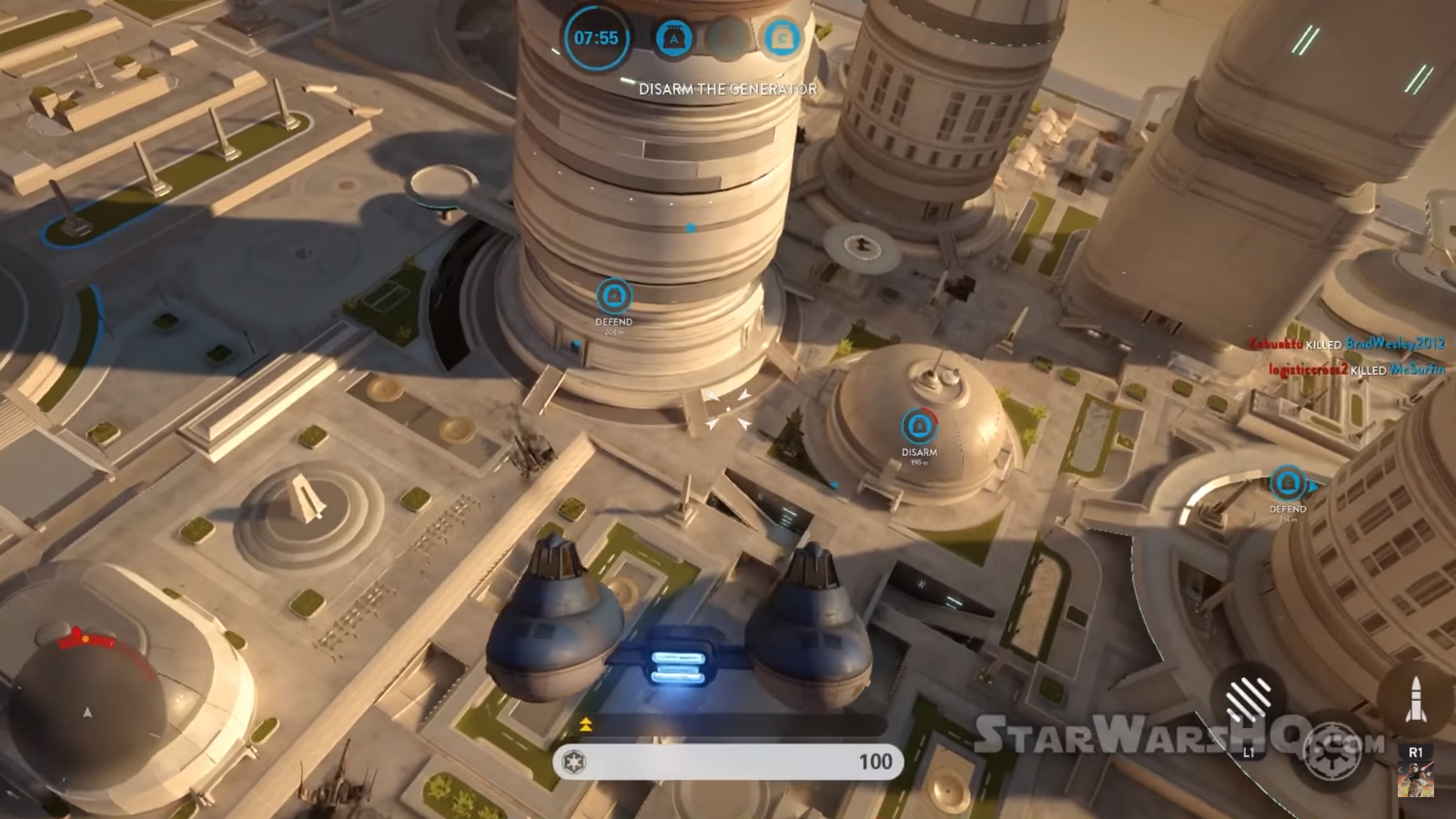
Task: Click the DISARM THE GENERATOR objective text
Action: pyautogui.click(x=727, y=89)
